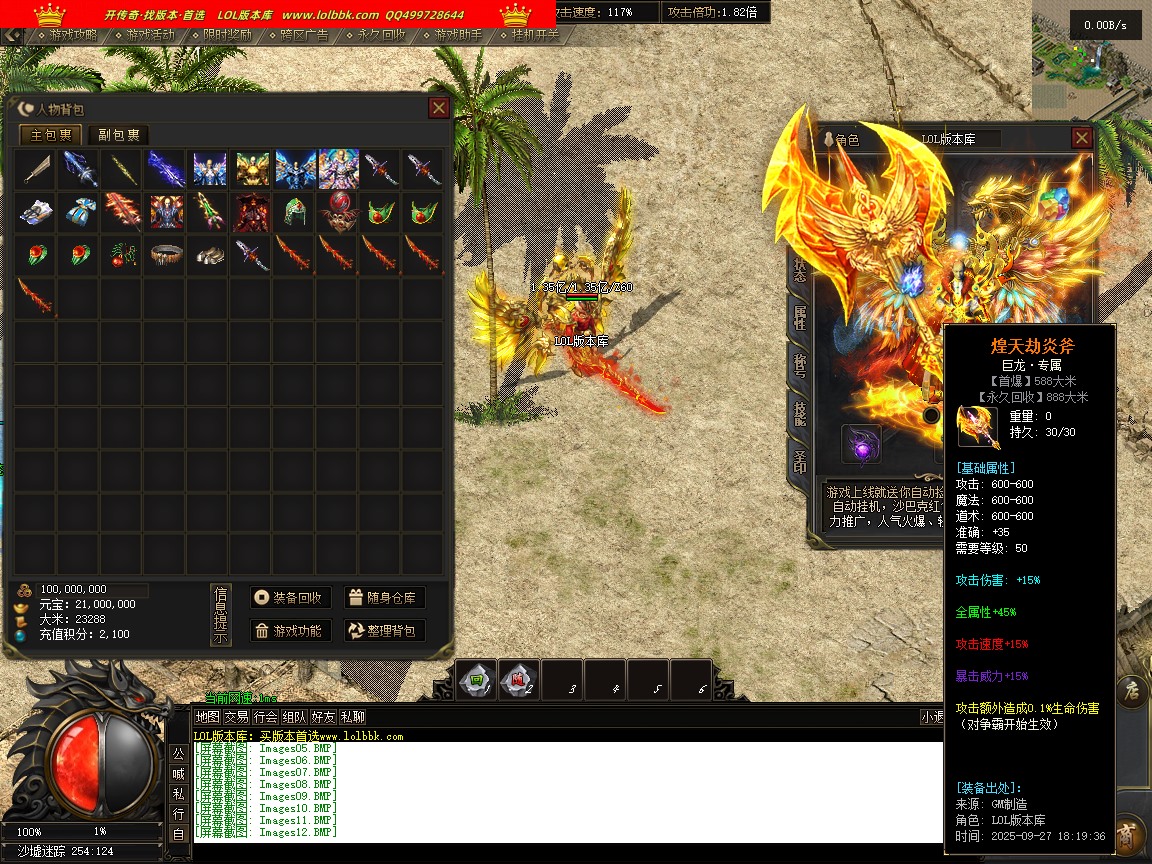This screenshot has width=1152, height=864.
Task: Use the green stone in hotbar slot 1
Action: click(477, 680)
